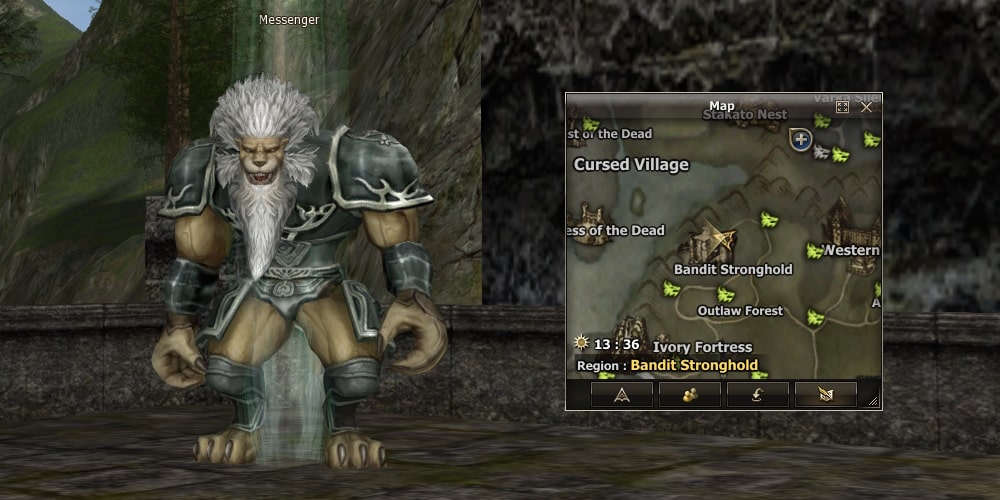Click the curved arrow map button
Viewport: 1000px width, 500px height.
tap(757, 394)
